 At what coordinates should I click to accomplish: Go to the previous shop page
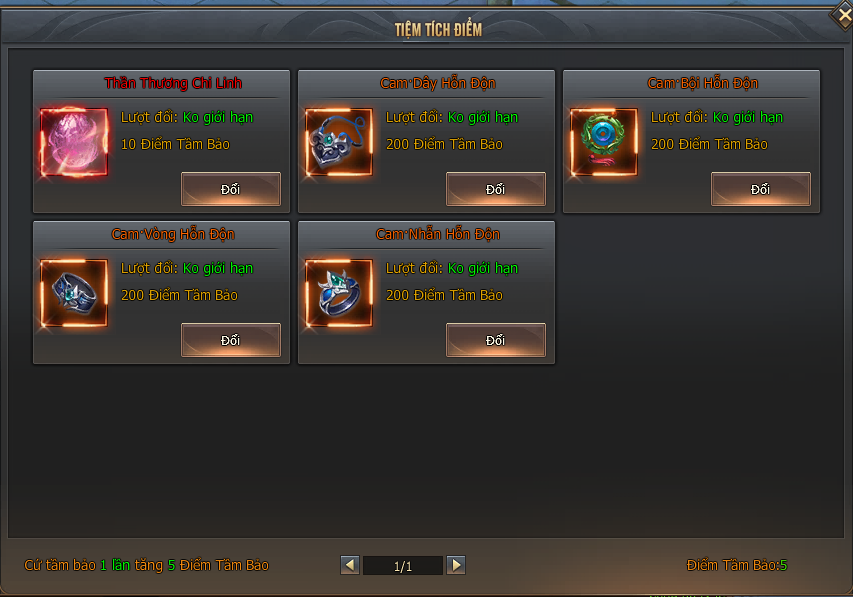tap(350, 565)
